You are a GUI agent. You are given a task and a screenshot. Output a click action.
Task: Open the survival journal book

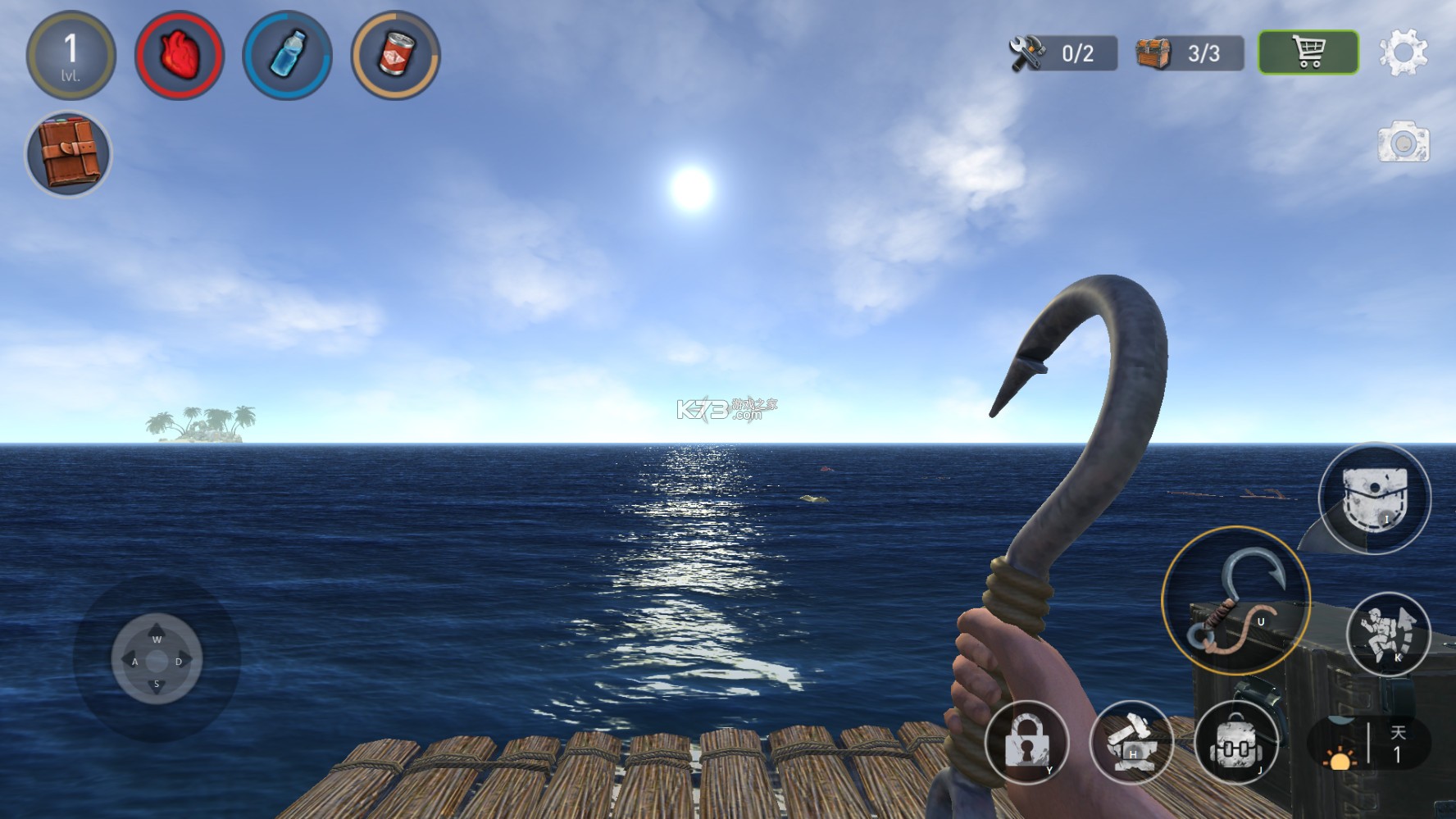(69, 154)
